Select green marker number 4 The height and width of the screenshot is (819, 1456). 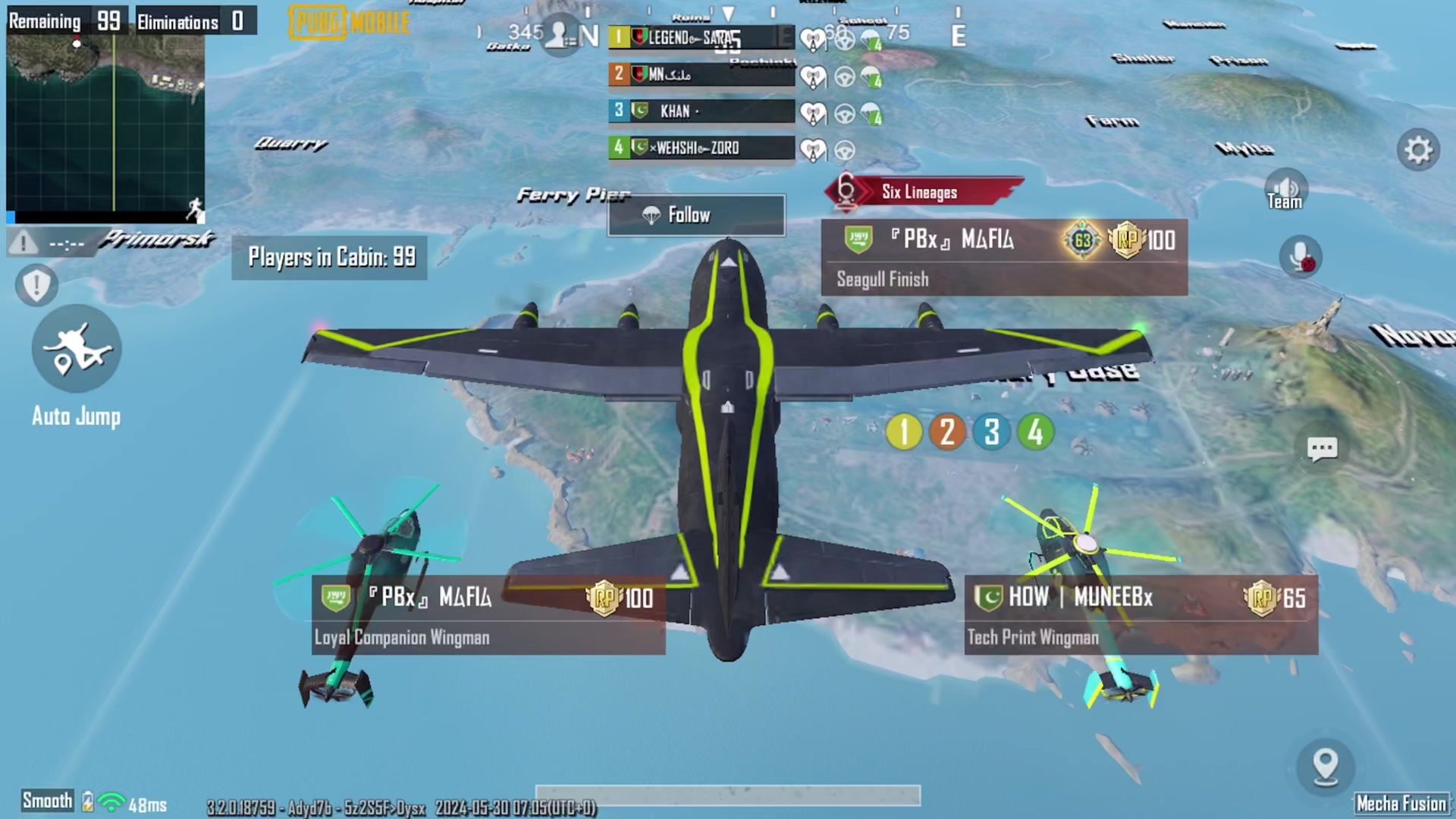(x=1035, y=432)
